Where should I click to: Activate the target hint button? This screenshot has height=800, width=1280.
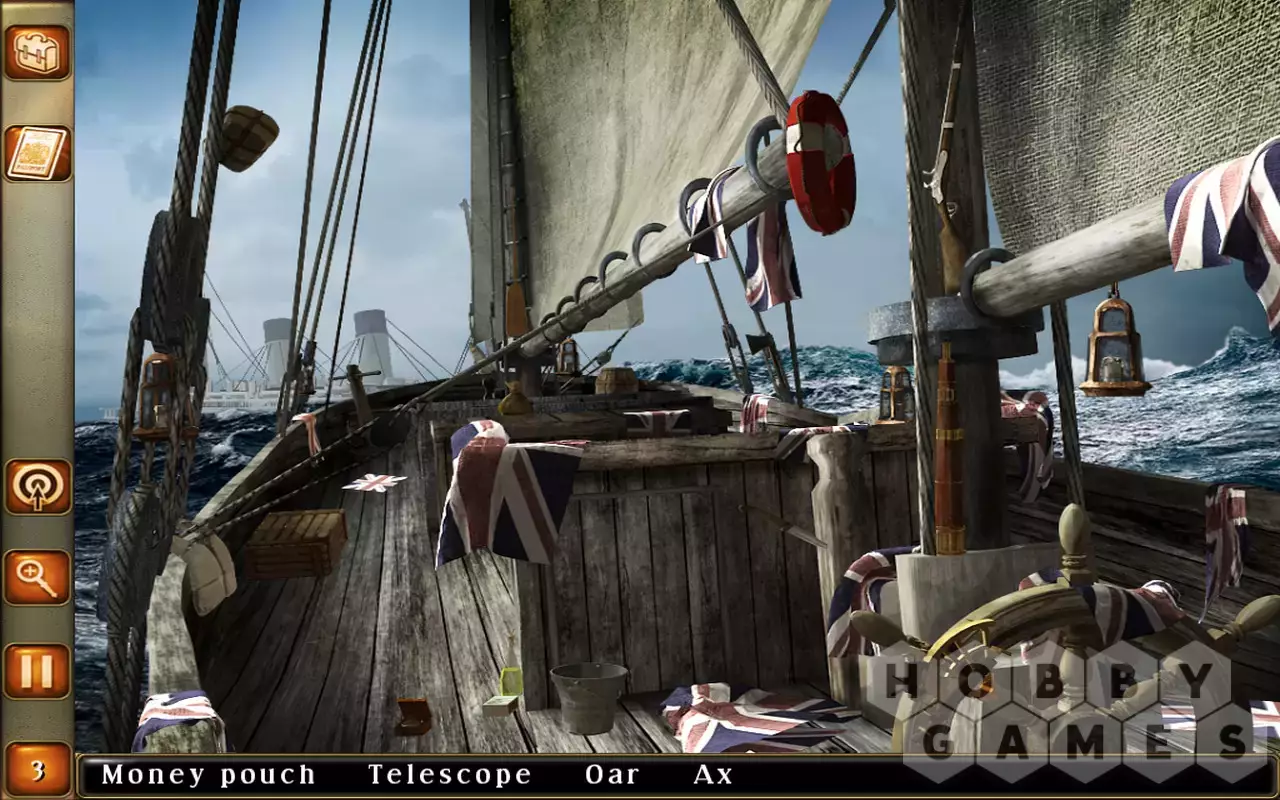tap(37, 487)
